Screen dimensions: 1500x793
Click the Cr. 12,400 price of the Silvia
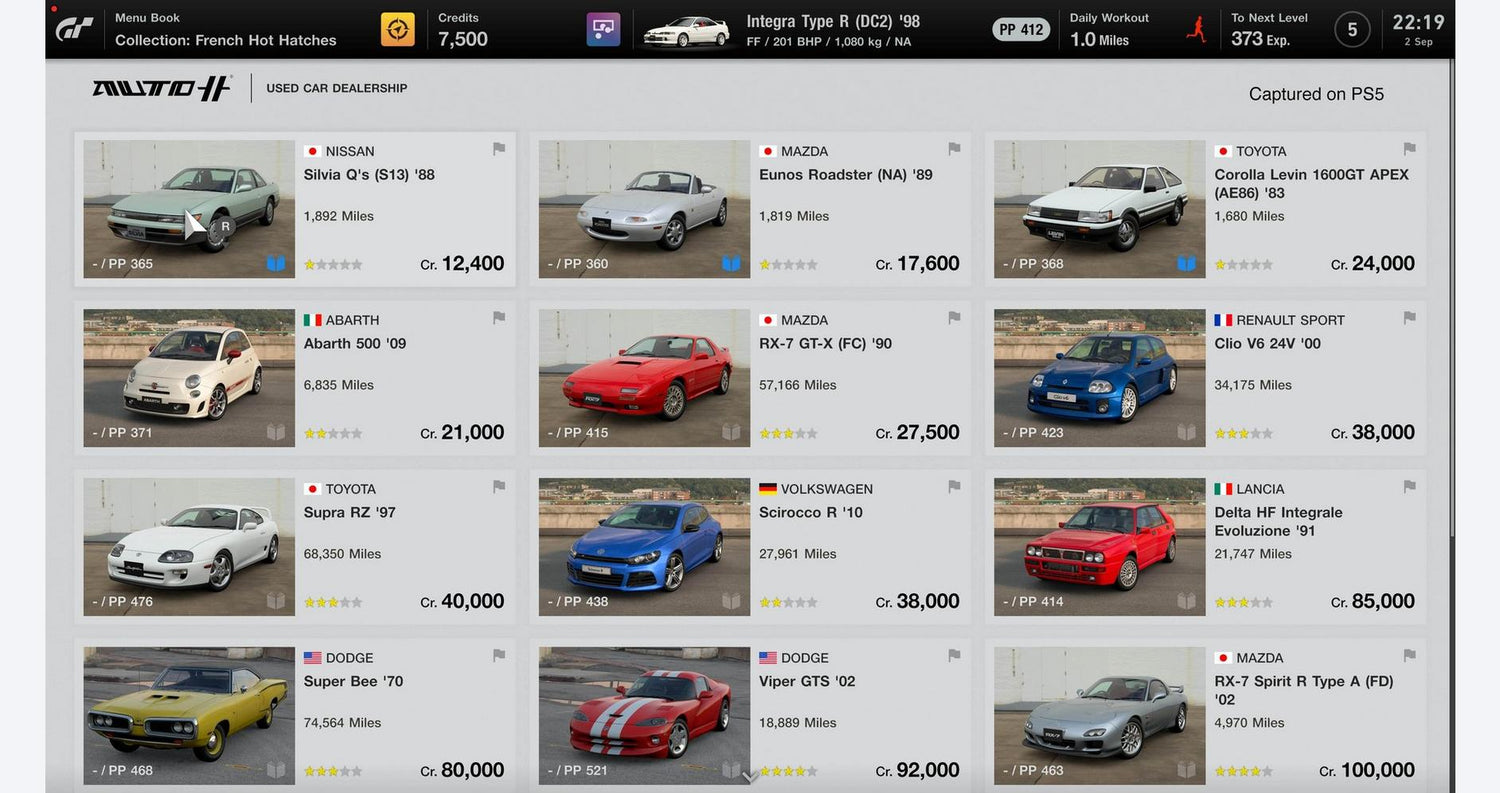click(472, 263)
